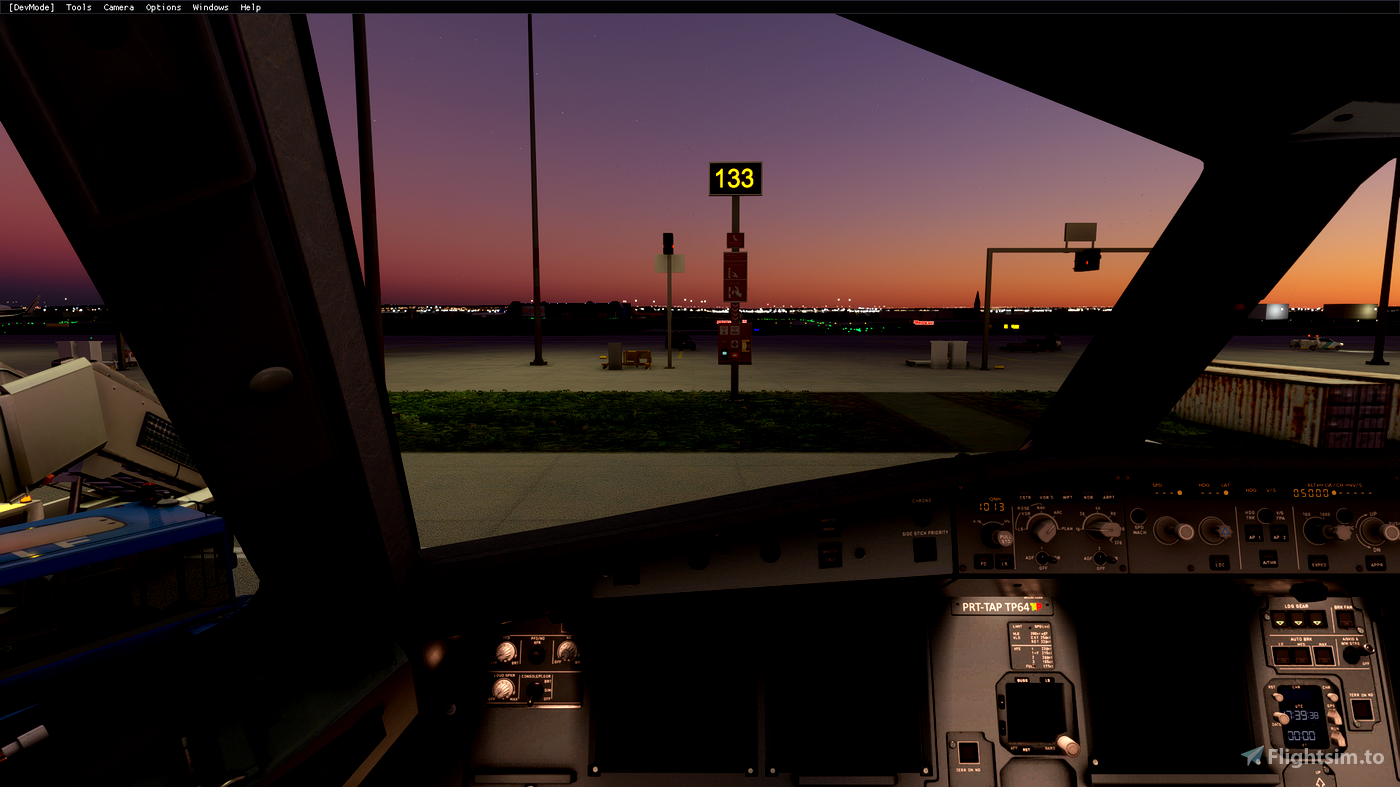Toggle the HDG-V/S TRK-FPA display mode
The width and height of the screenshot is (1400, 787).
point(1264,516)
